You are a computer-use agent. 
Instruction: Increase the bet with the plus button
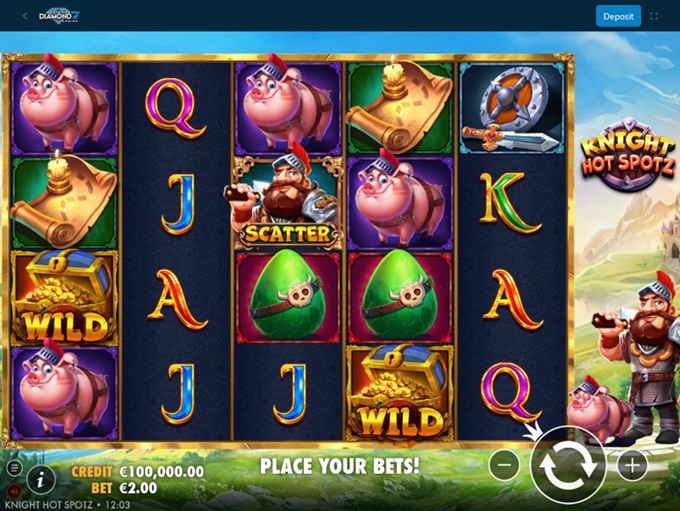[x=632, y=465]
